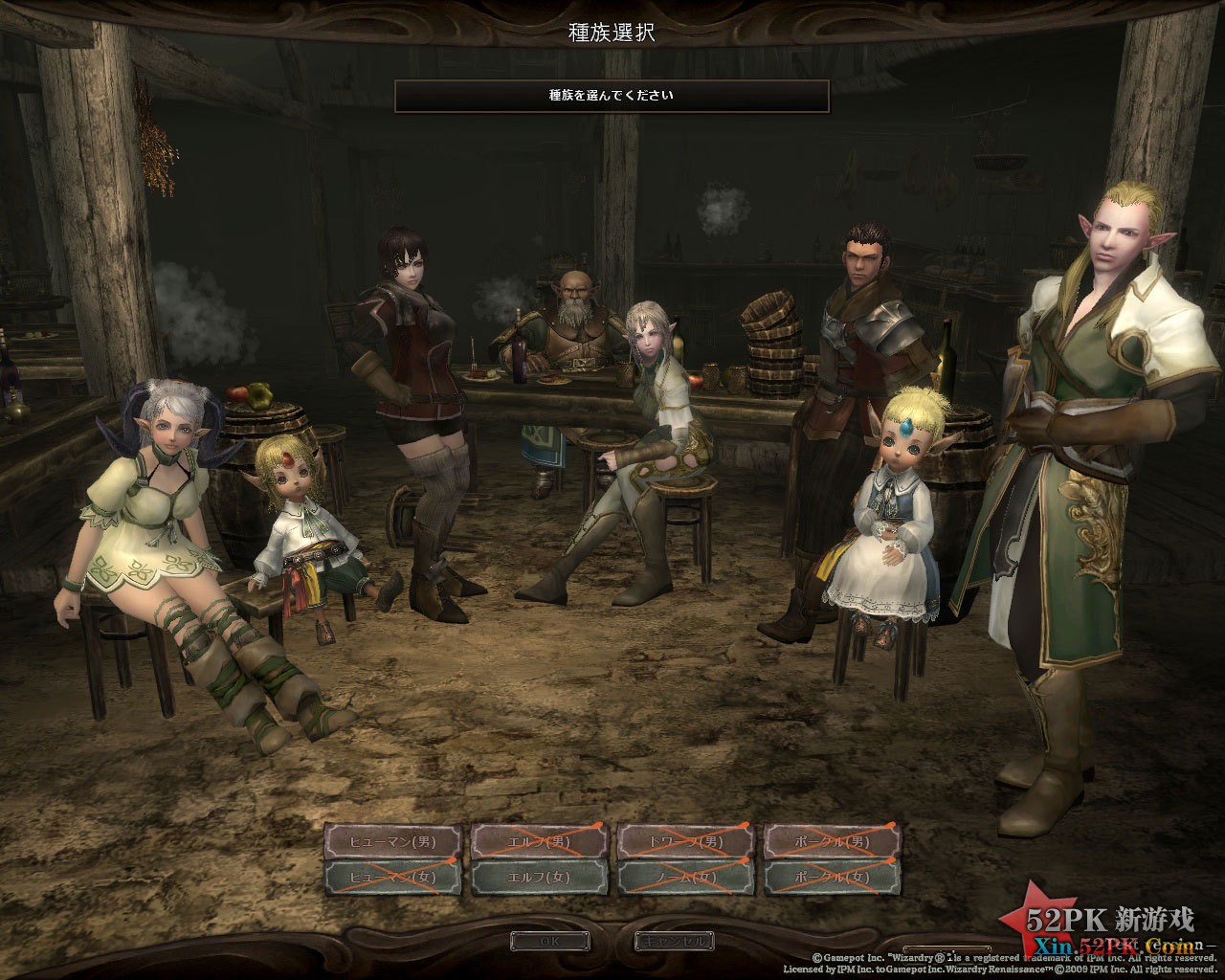
Task: Click the キャンセル cancel button
Action: (675, 942)
